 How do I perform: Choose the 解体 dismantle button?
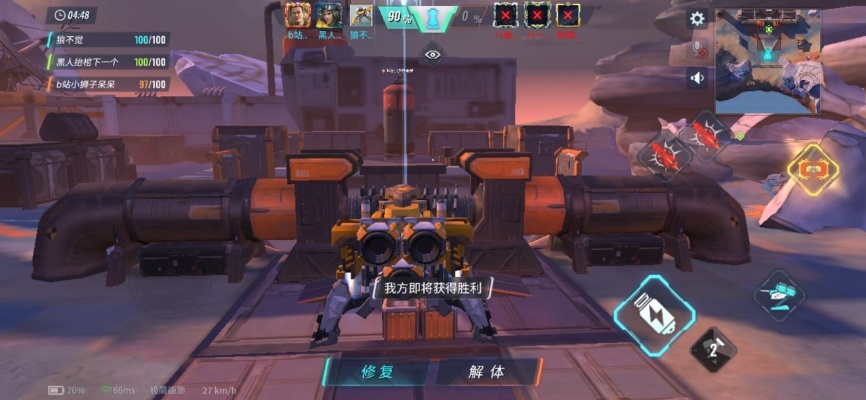click(x=486, y=371)
